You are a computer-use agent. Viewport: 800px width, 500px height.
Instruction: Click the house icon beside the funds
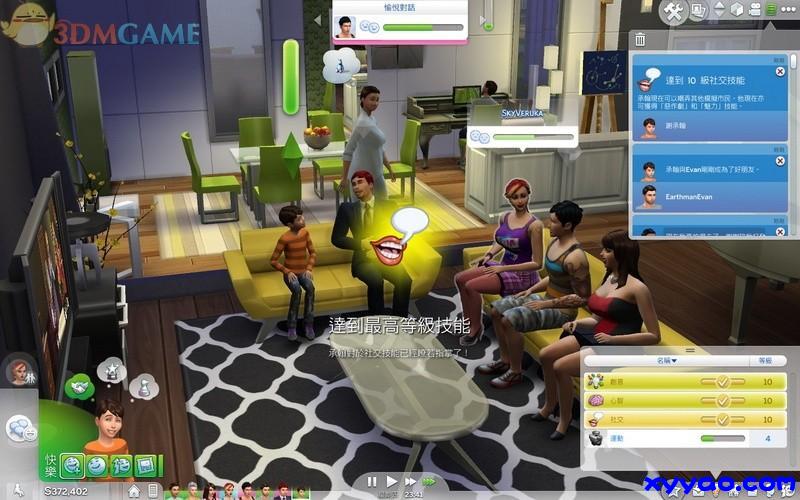click(132, 491)
